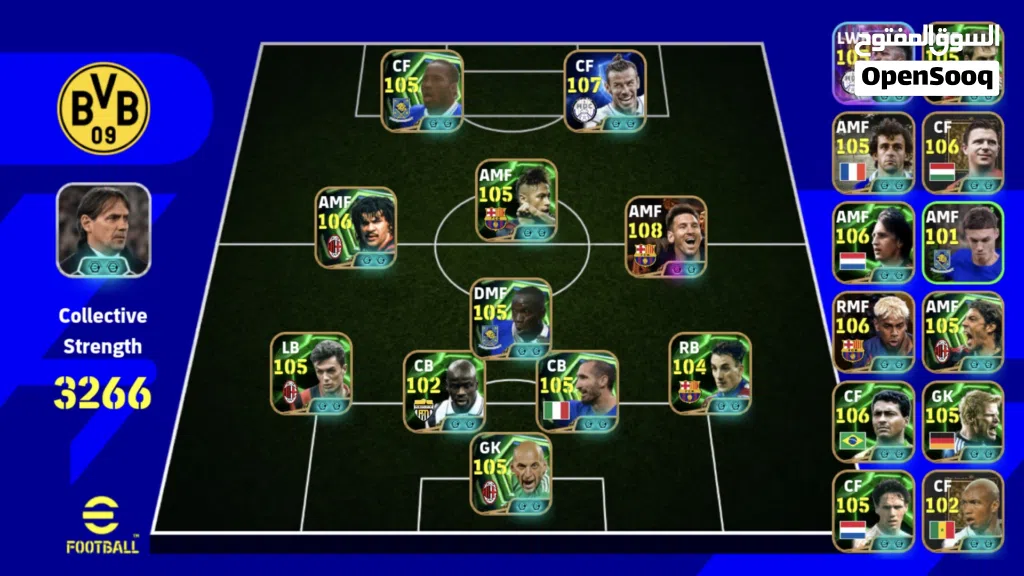1024x576 pixels.
Task: Tap the RB 104 player card
Action: 709,373
